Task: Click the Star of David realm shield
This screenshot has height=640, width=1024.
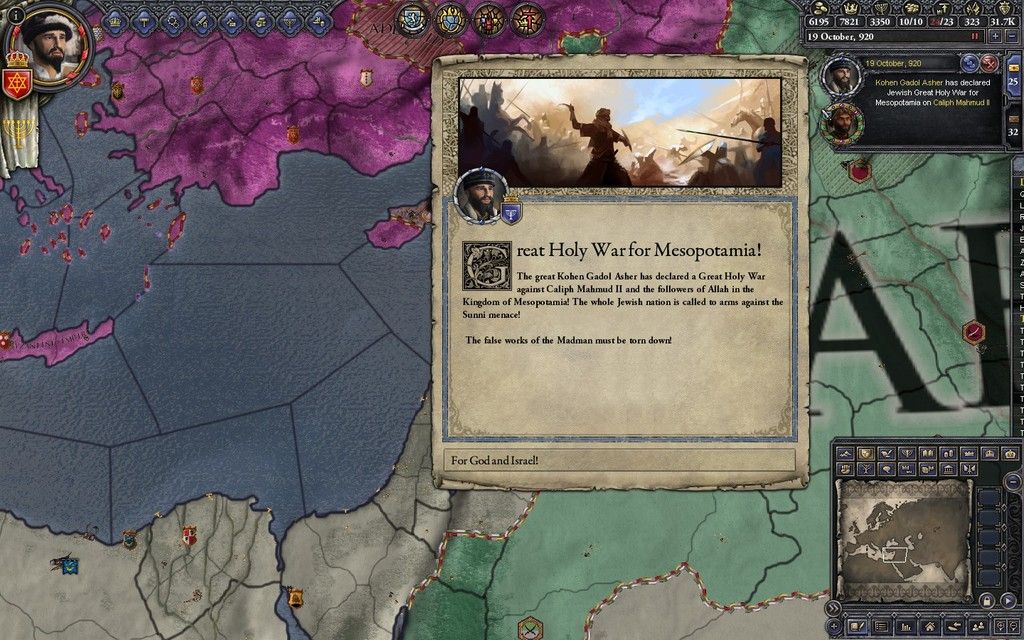Action: (18, 83)
